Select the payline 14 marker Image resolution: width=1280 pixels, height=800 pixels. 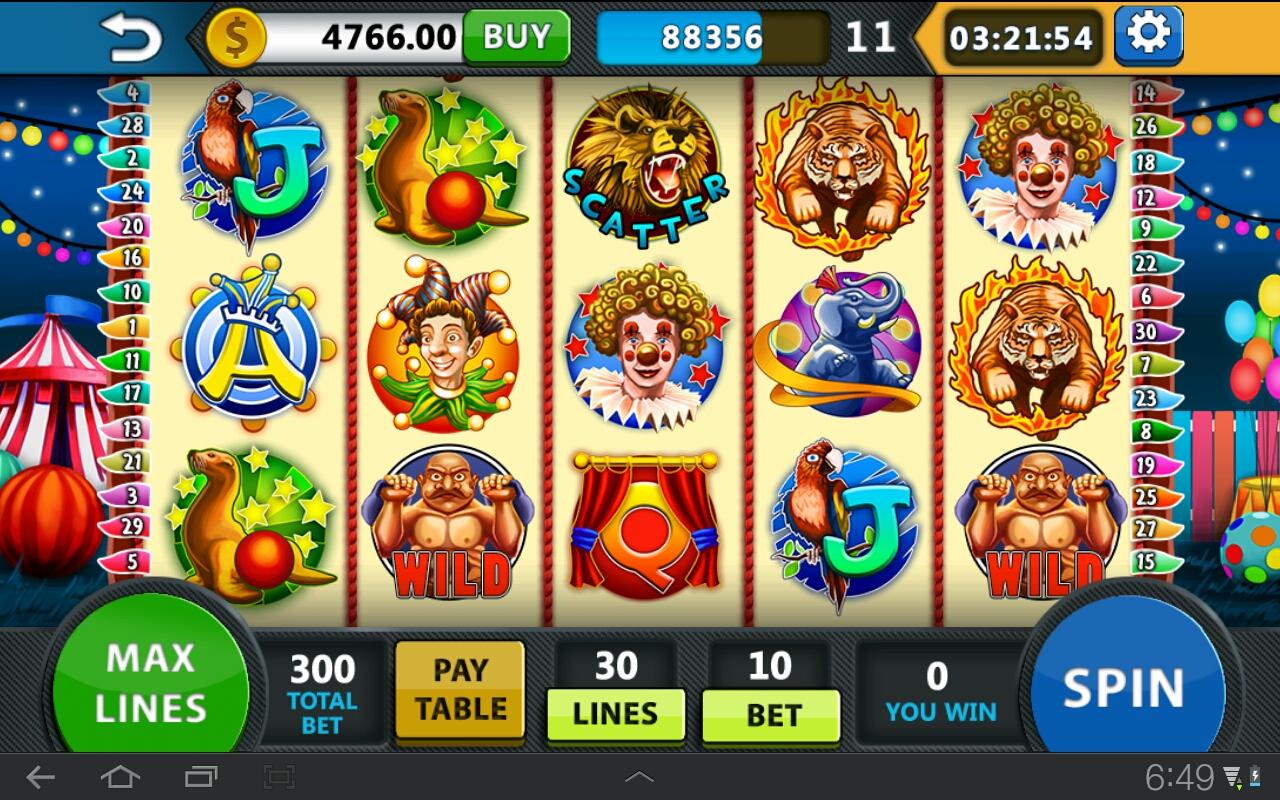pos(1146,93)
